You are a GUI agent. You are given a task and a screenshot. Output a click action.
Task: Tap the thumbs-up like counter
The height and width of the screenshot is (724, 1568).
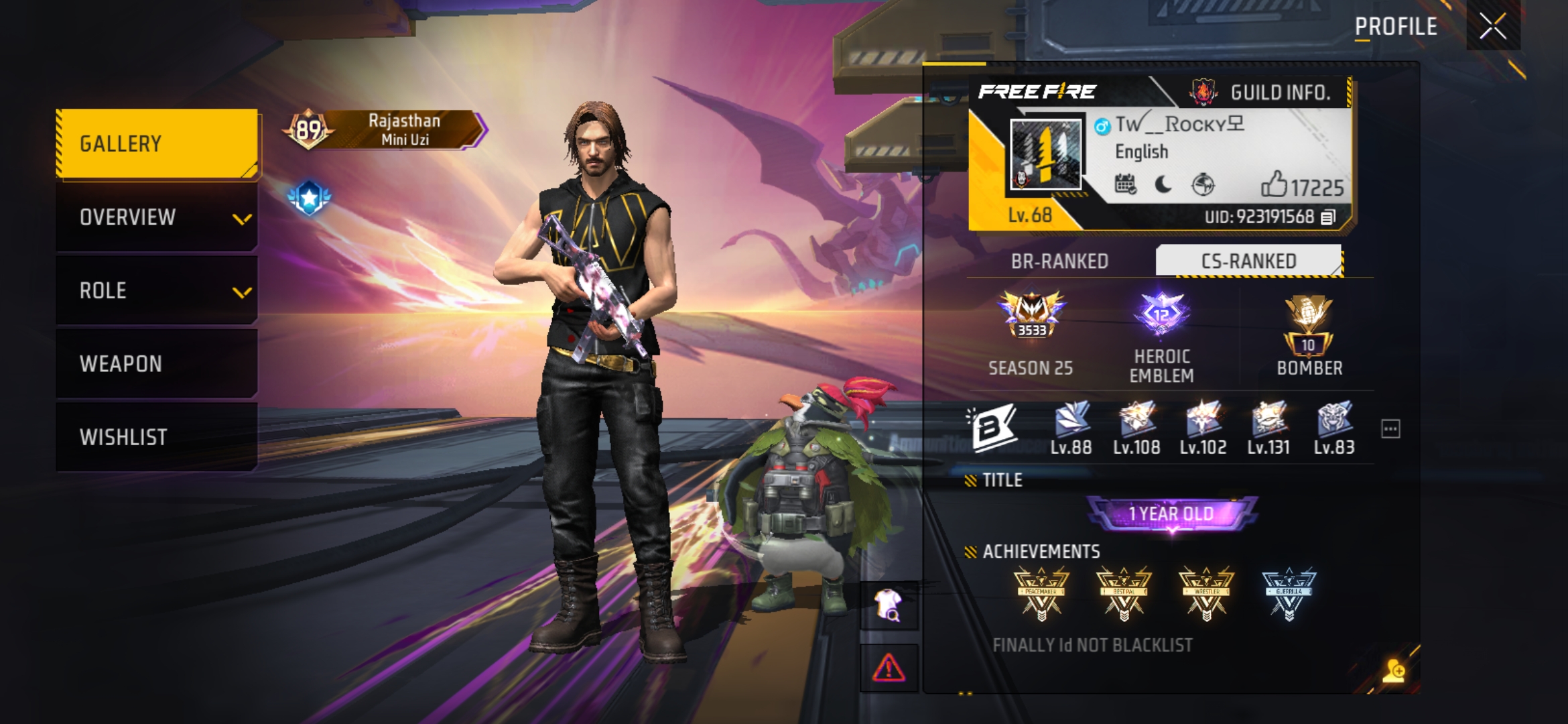[1301, 186]
